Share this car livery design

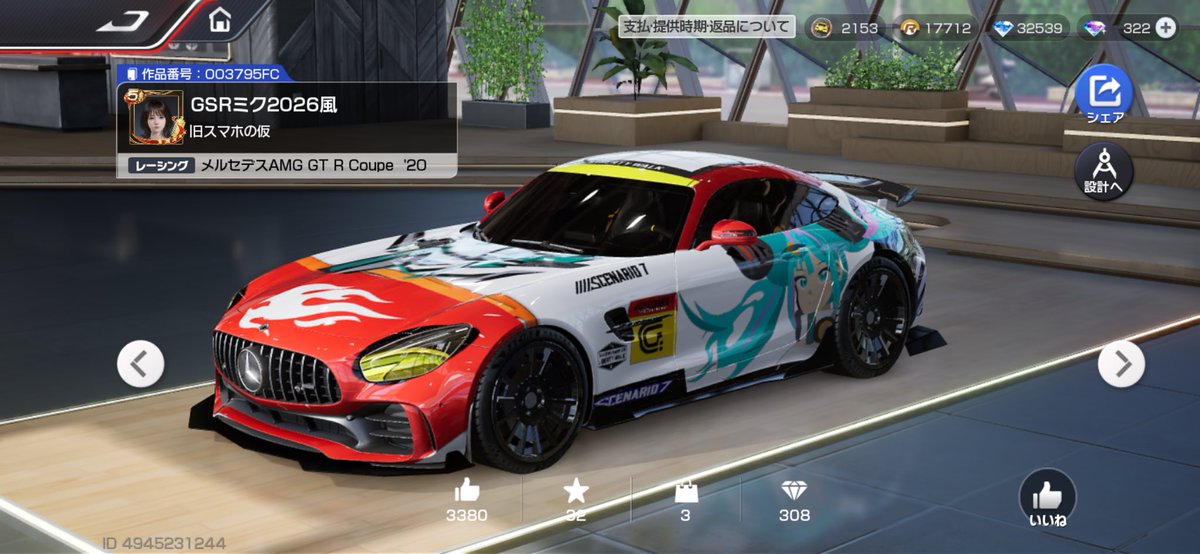pos(1104,93)
